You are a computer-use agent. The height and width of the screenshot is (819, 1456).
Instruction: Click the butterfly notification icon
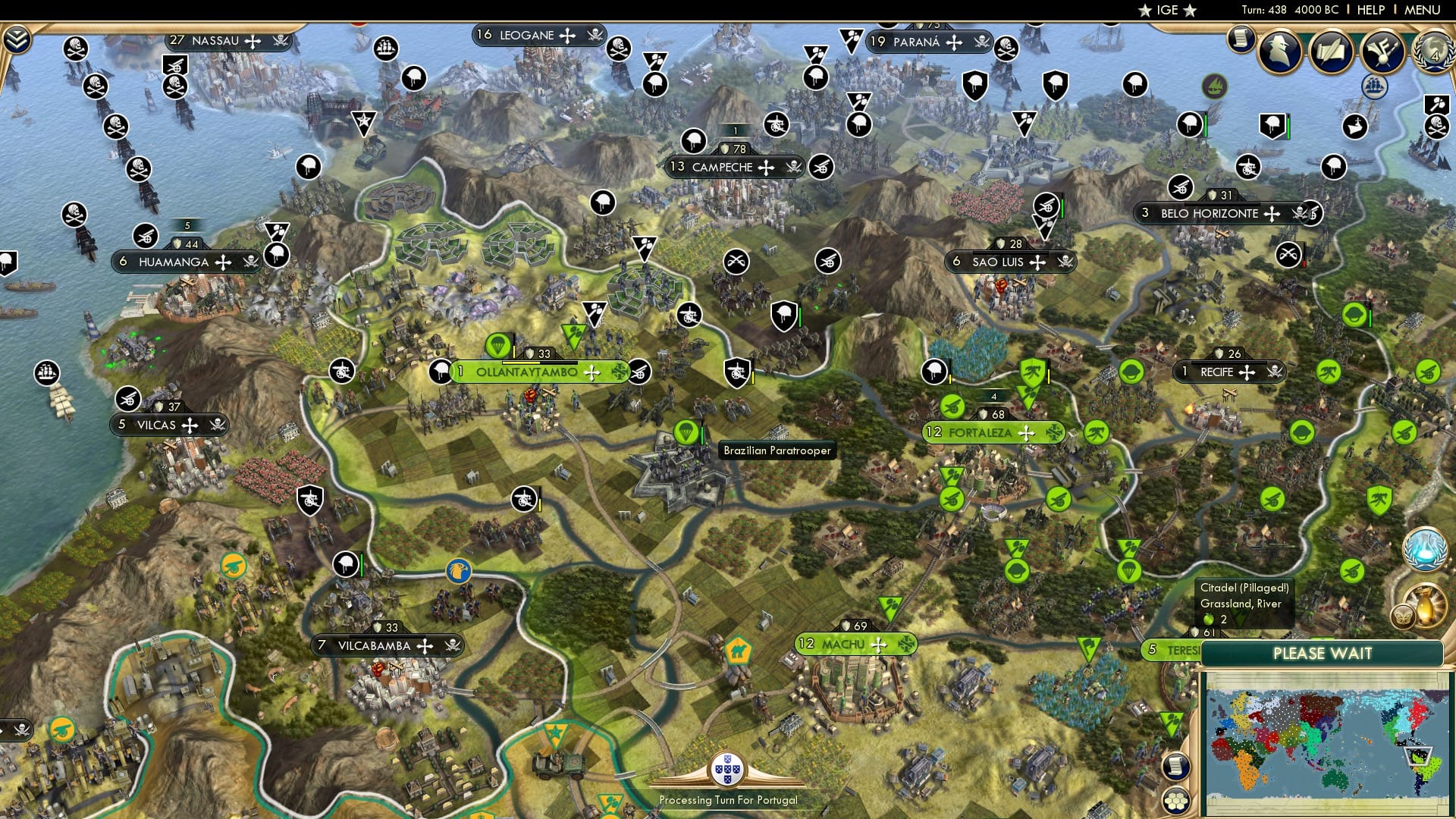[x=1403, y=616]
